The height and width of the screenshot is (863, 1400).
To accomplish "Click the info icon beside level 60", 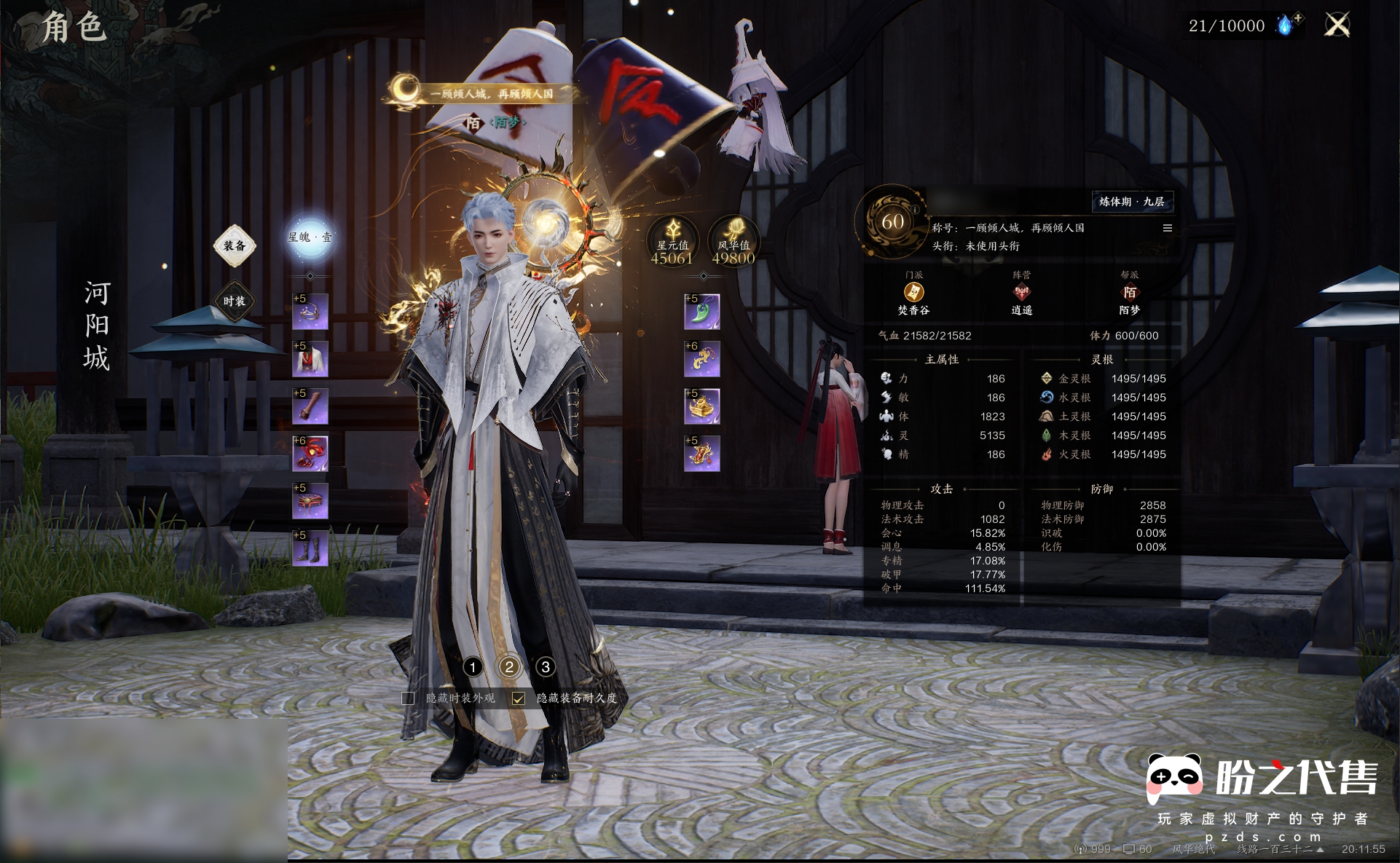I will [915, 210].
